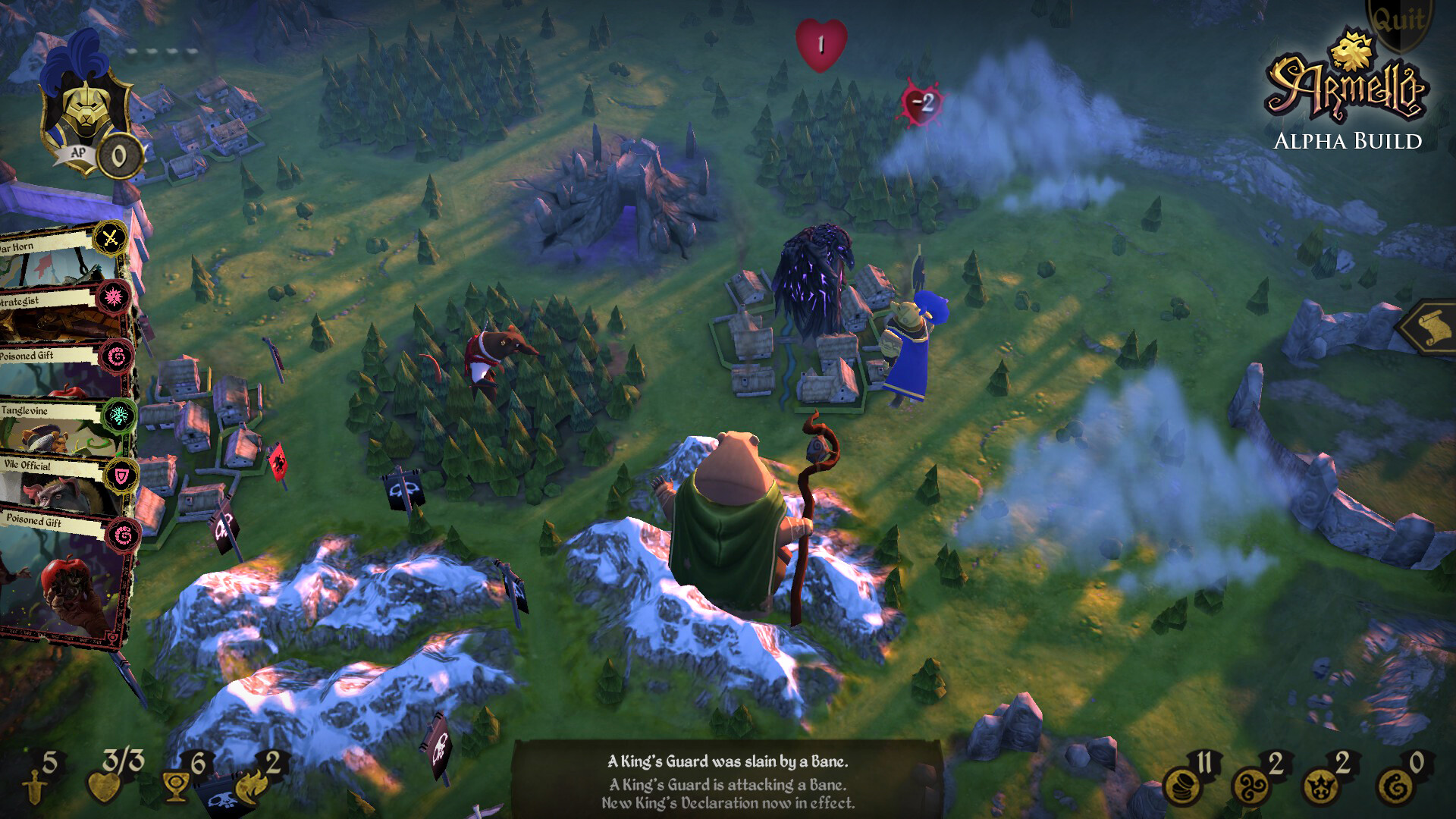Click the prestige chalice icon showing 6
The image size is (1456, 819).
(x=175, y=787)
